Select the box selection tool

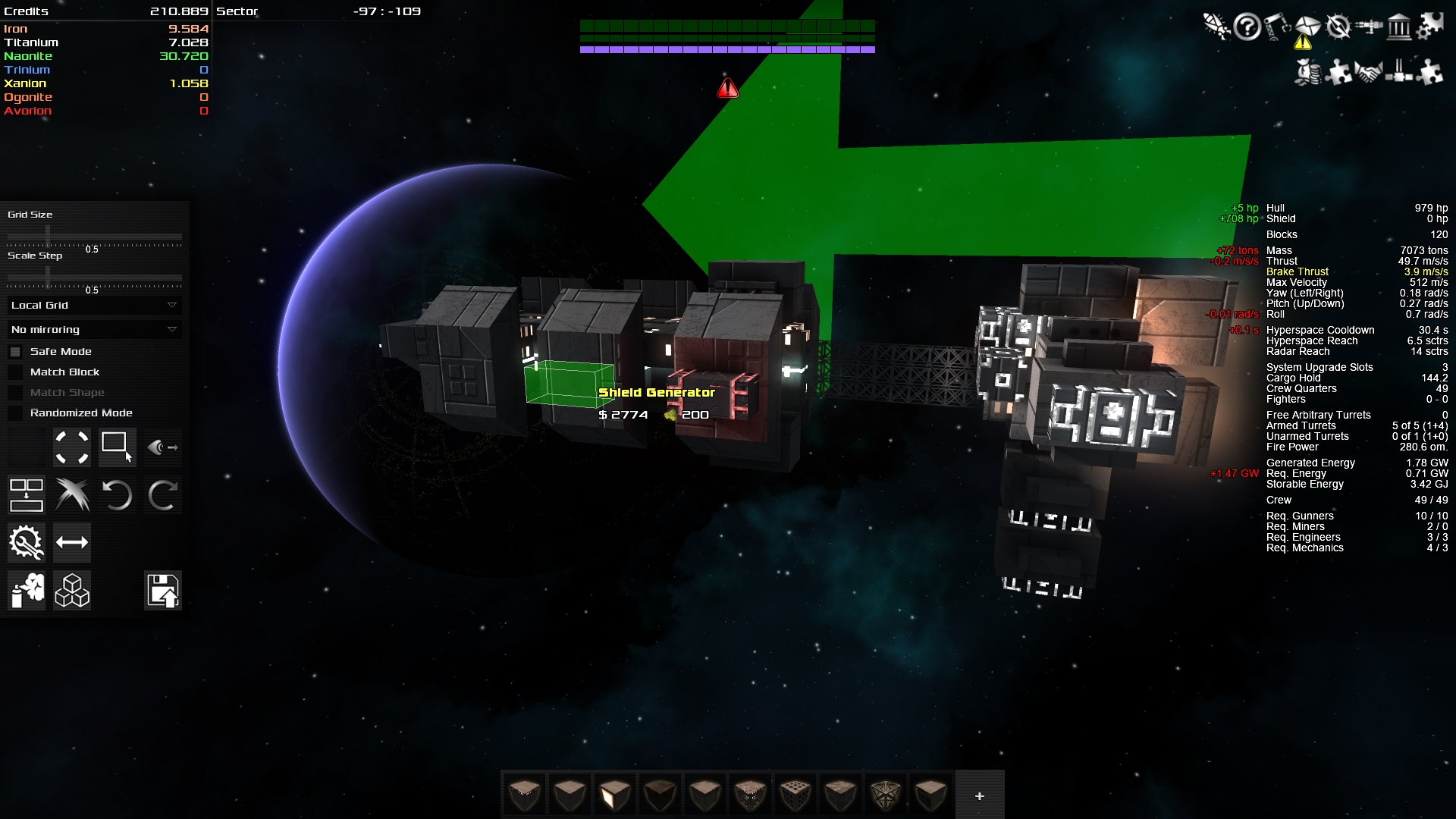117,447
